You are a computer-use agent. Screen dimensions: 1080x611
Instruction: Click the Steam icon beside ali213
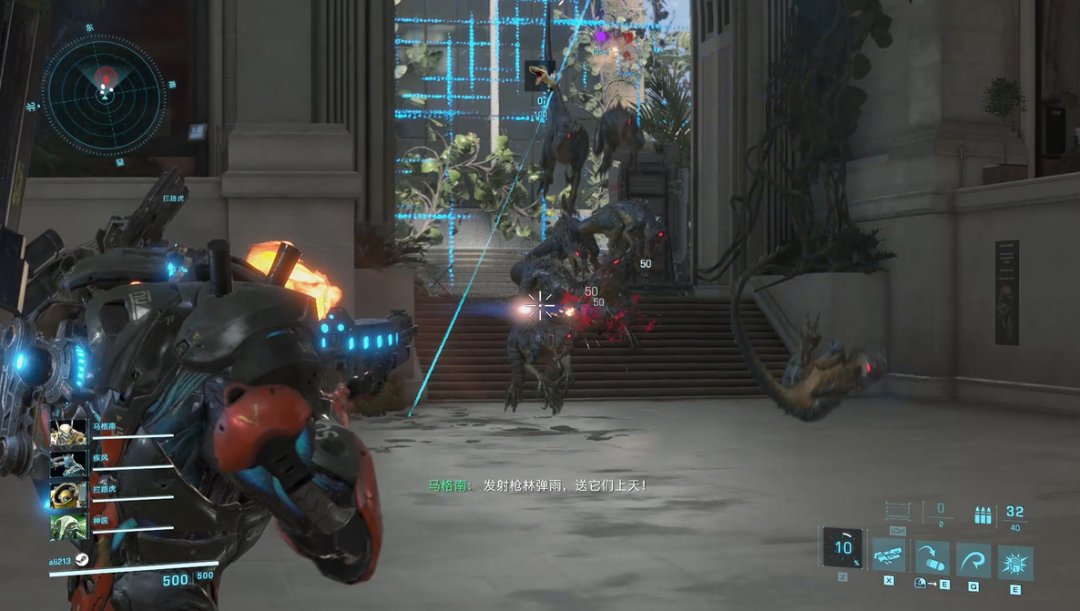tap(82, 561)
